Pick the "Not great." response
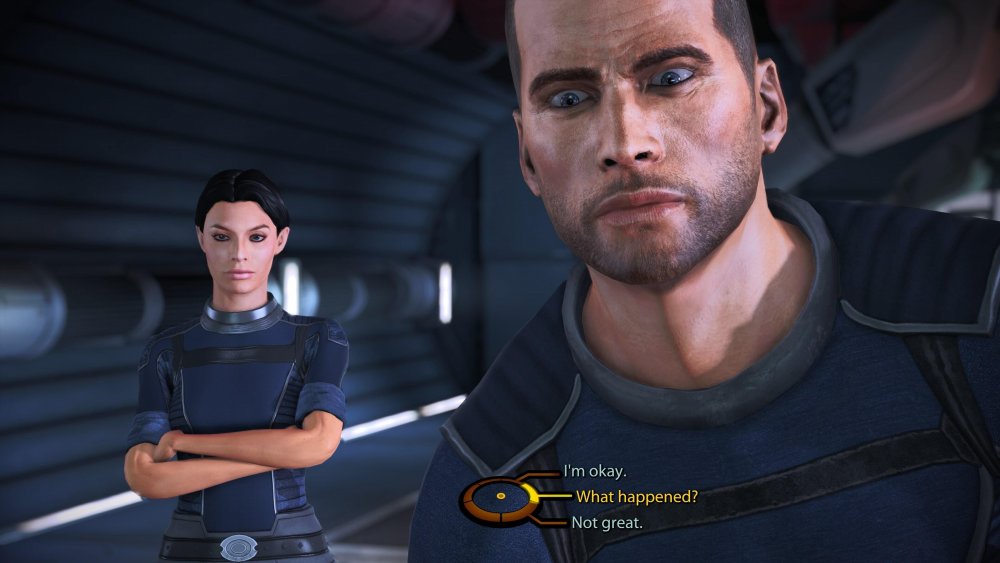1000x563 pixels. tap(606, 522)
